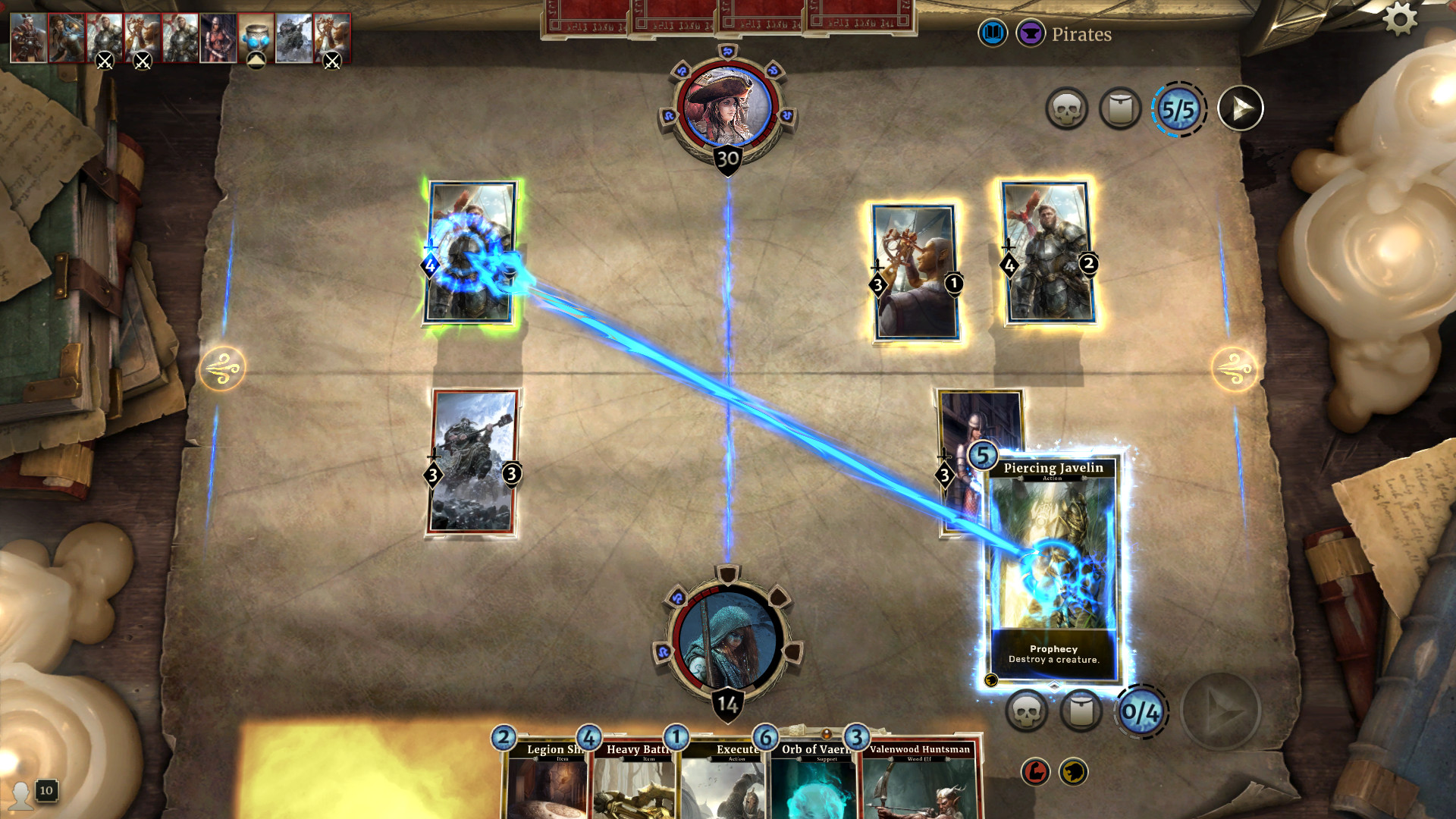Select the enemy 3/1 creature in right lane
Viewport: 1456px width, 819px height.
pos(914,271)
